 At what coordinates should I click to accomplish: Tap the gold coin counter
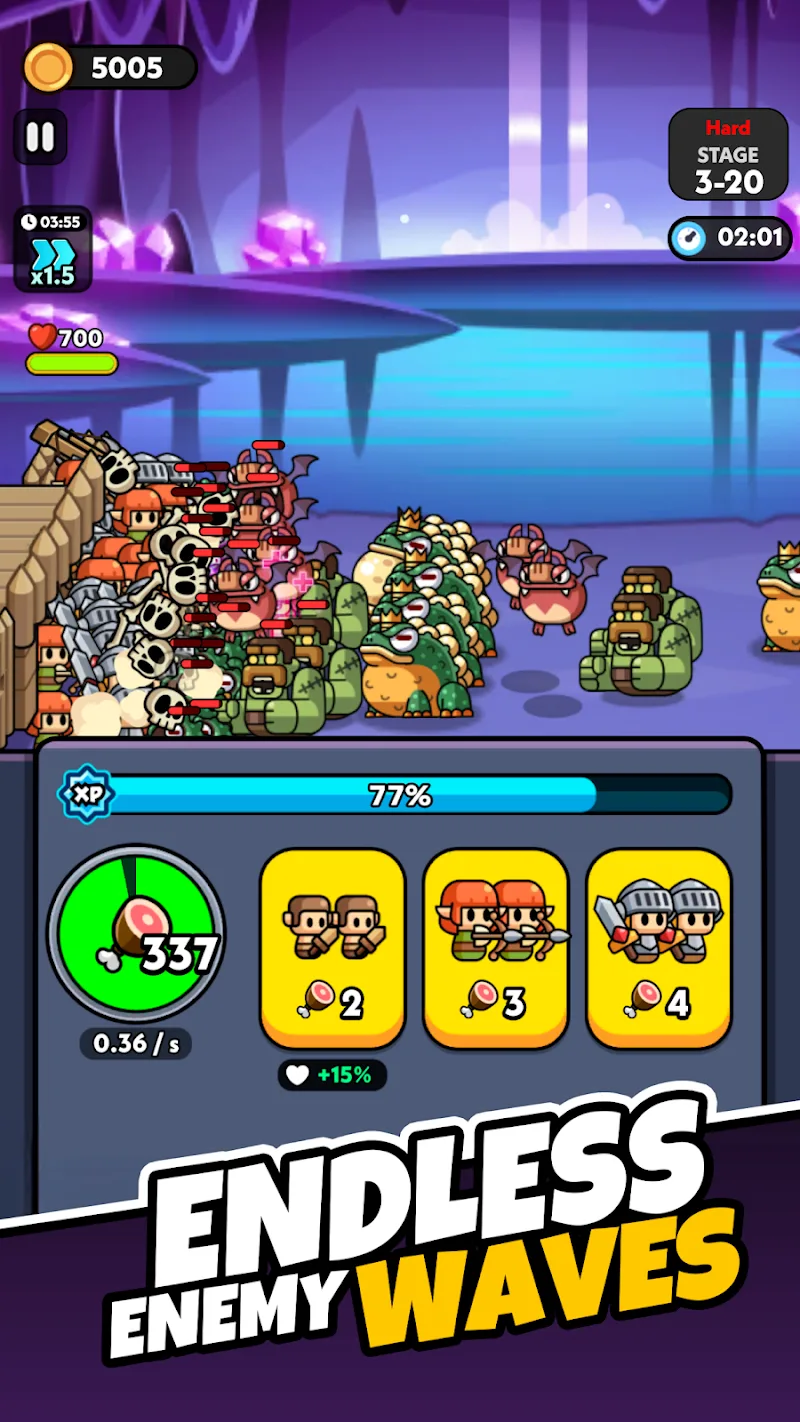(x=110, y=68)
